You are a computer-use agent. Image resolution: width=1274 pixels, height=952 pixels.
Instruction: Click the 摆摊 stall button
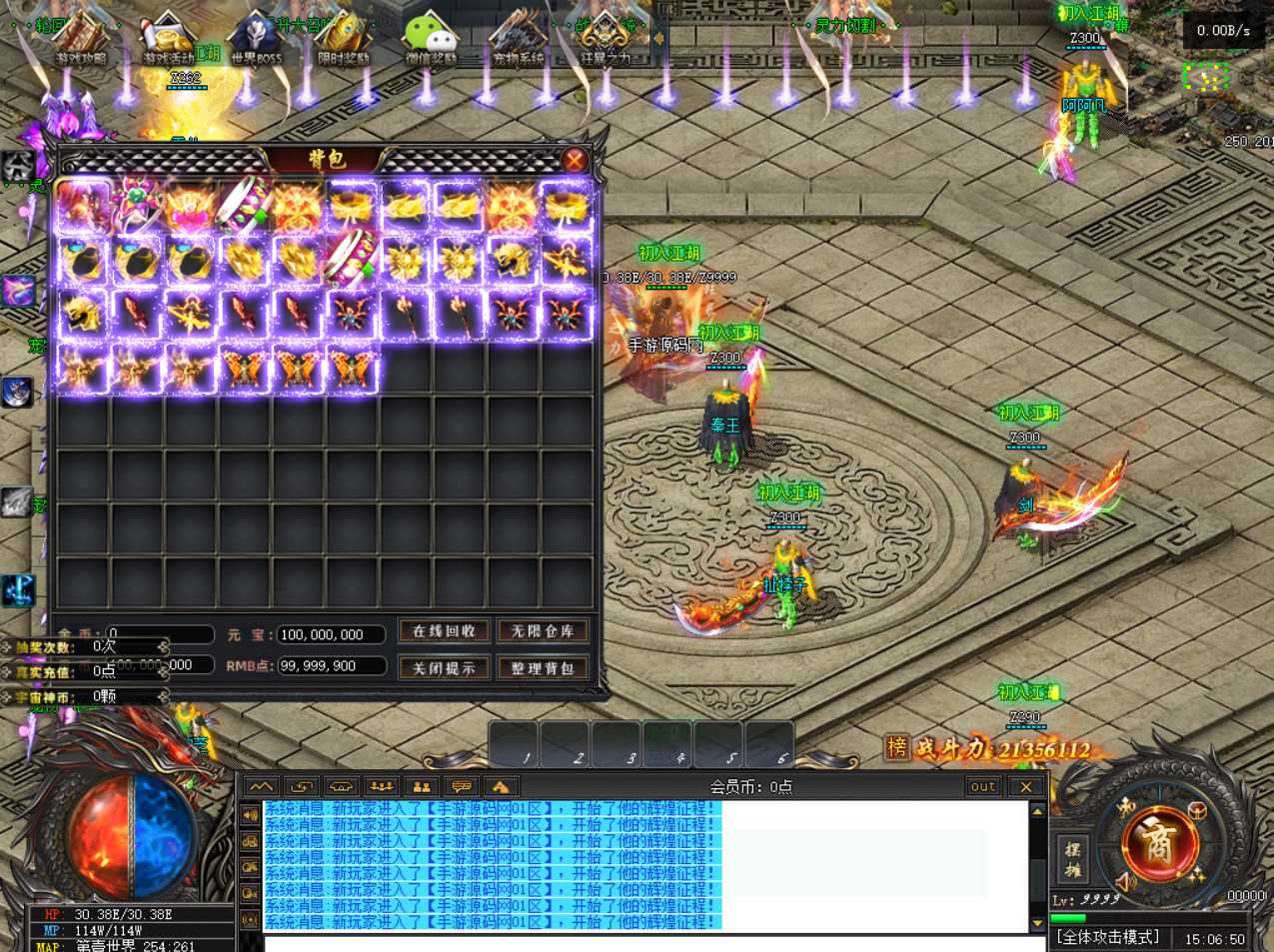click(1073, 860)
